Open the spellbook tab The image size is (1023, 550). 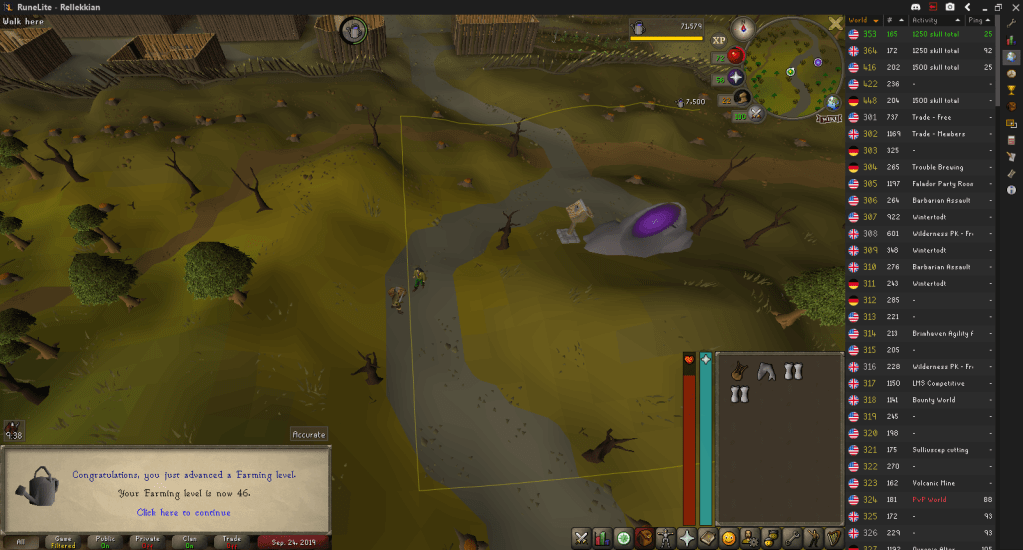coord(708,538)
